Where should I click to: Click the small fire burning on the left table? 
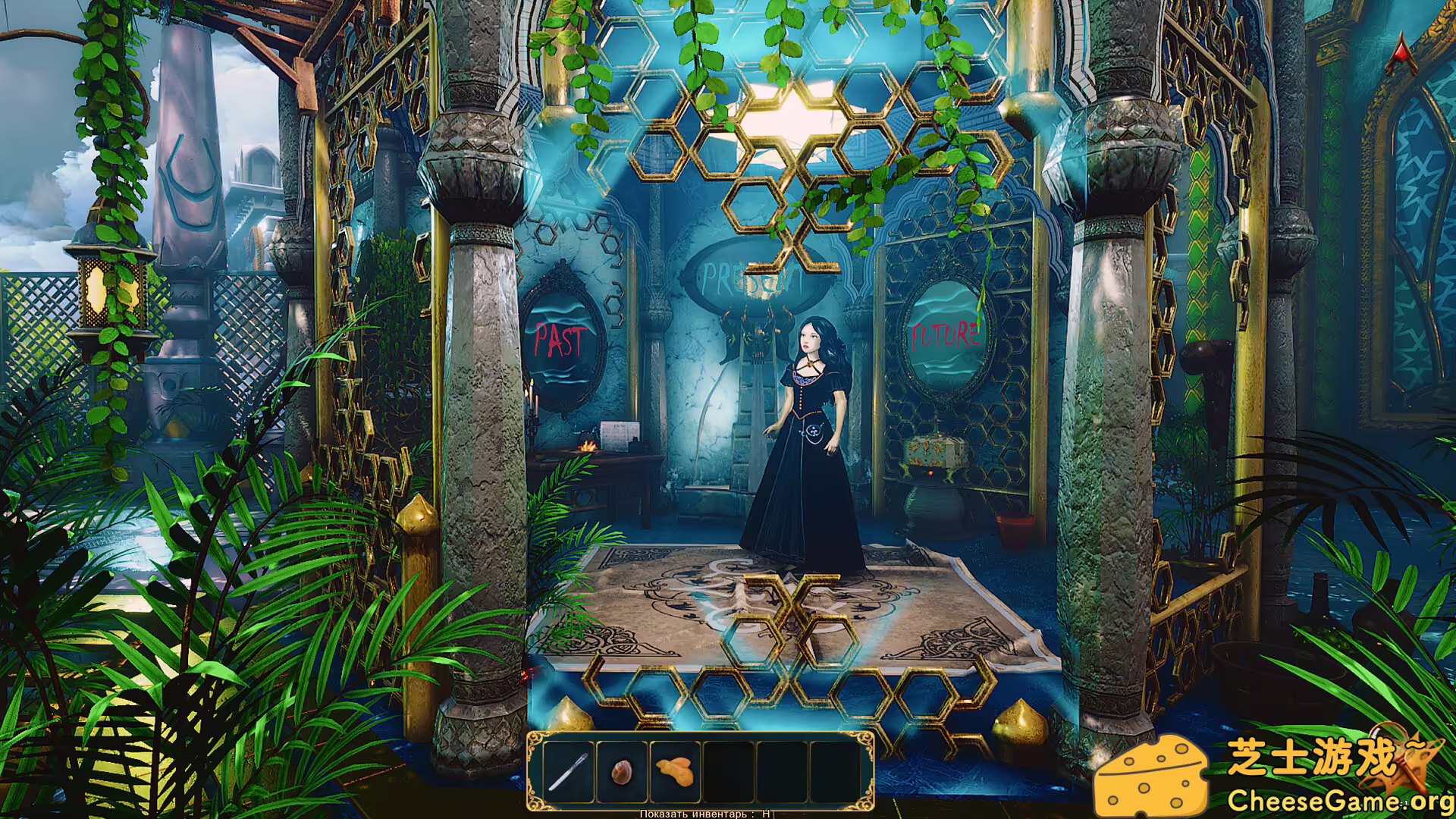pos(588,447)
